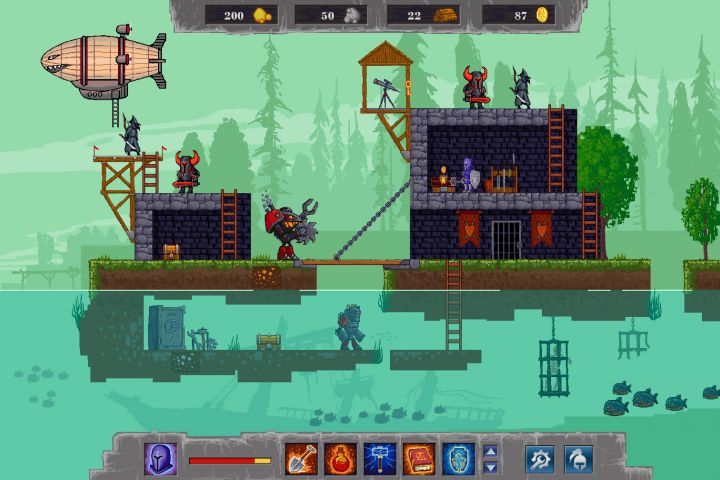Activate the shovel dig ability

point(301,458)
